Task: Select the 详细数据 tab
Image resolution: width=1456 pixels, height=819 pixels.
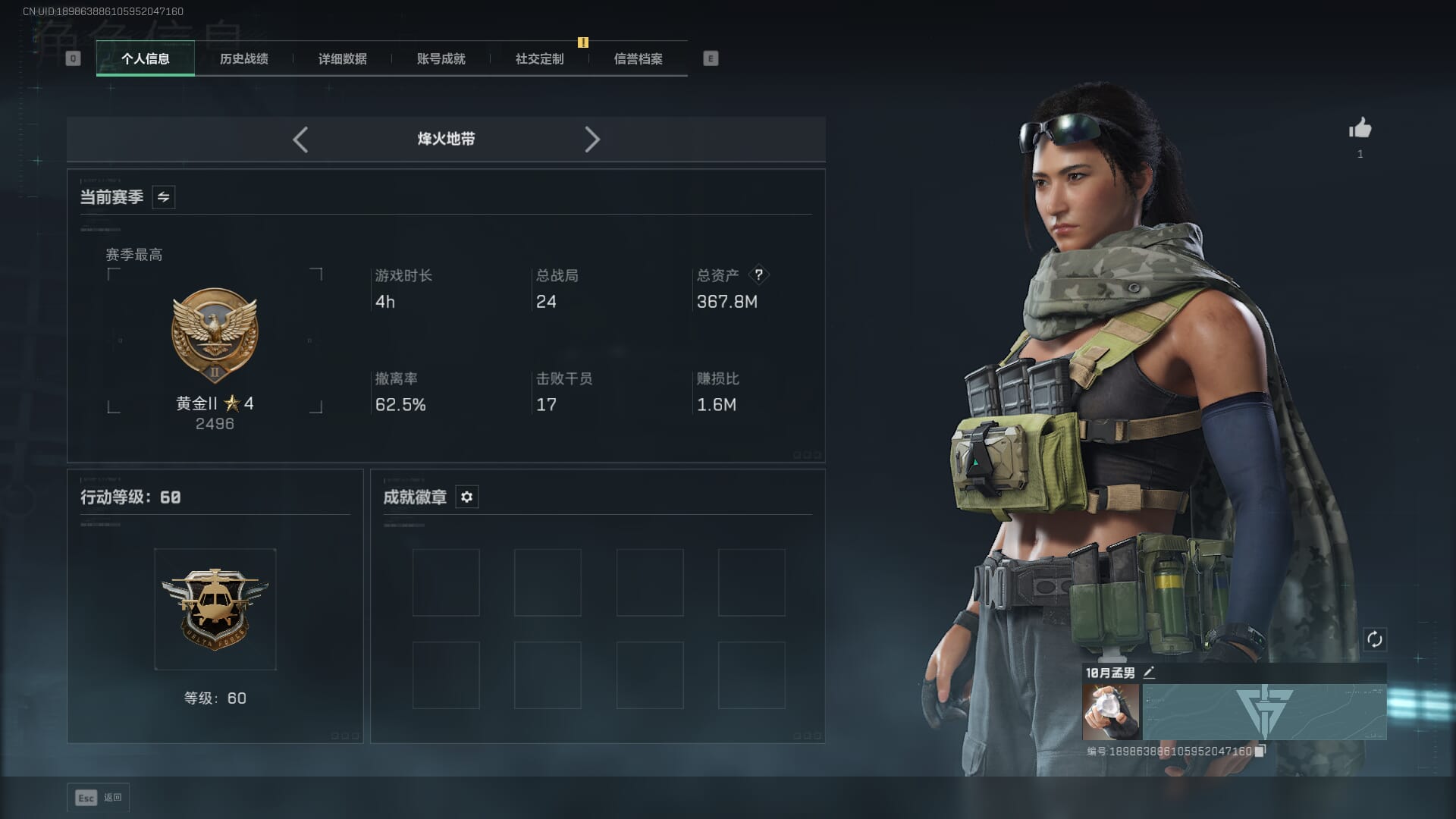Action: click(x=342, y=58)
